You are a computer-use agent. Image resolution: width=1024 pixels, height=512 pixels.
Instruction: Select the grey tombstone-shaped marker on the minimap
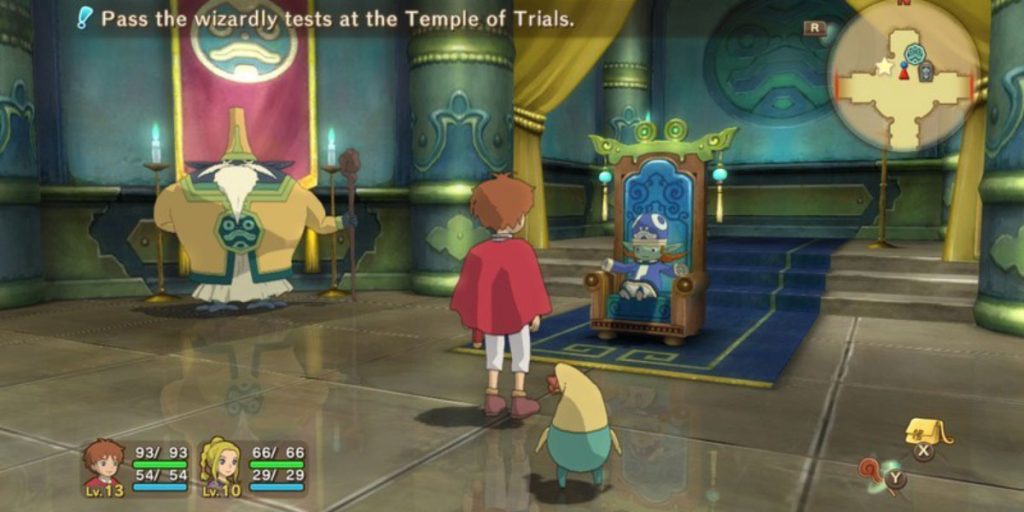pos(926,72)
